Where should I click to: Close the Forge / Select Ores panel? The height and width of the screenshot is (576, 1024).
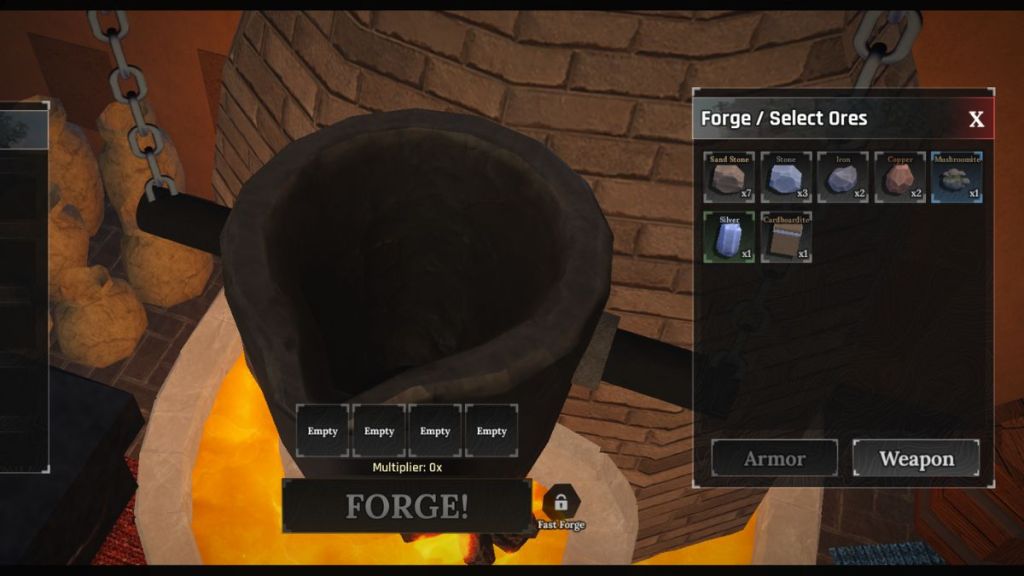(976, 120)
